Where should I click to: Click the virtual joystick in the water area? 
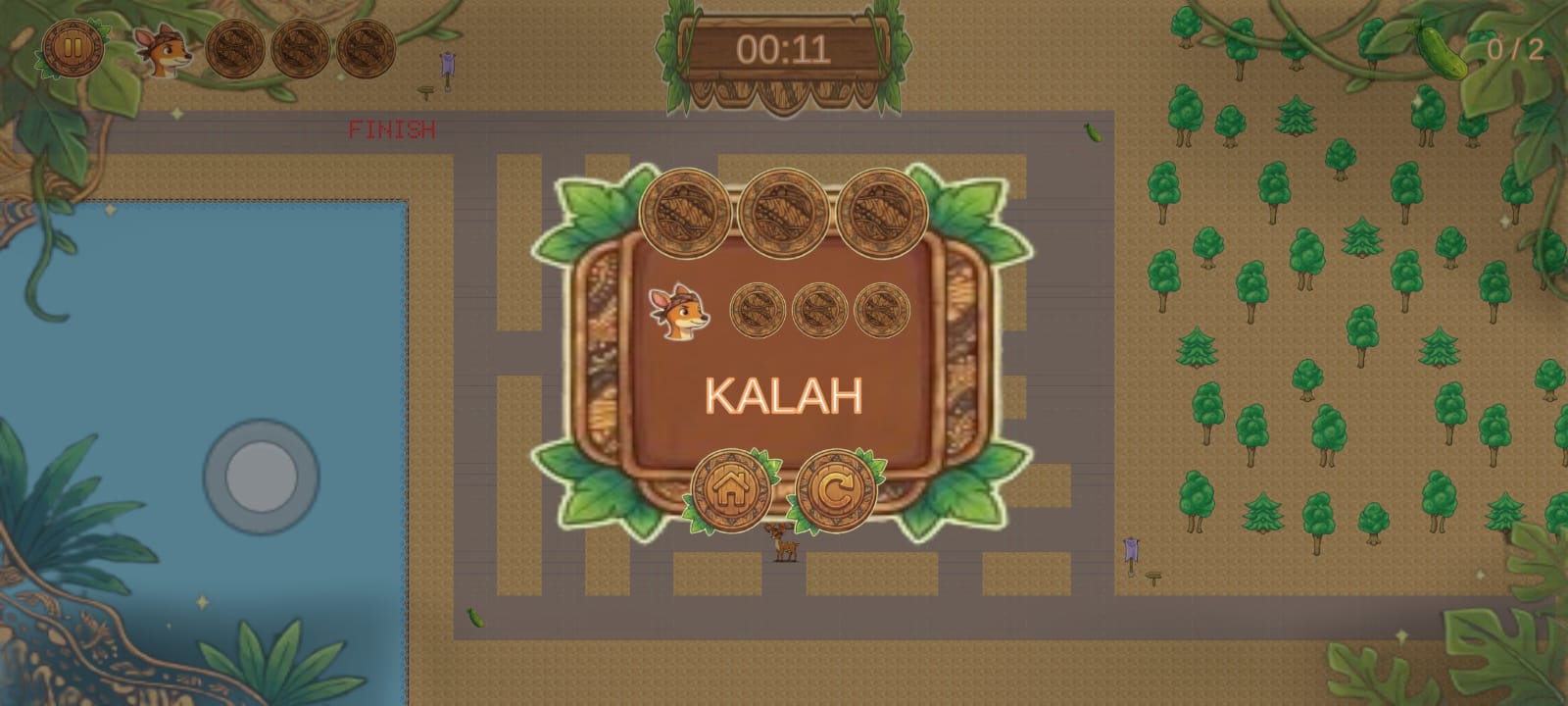point(261,478)
